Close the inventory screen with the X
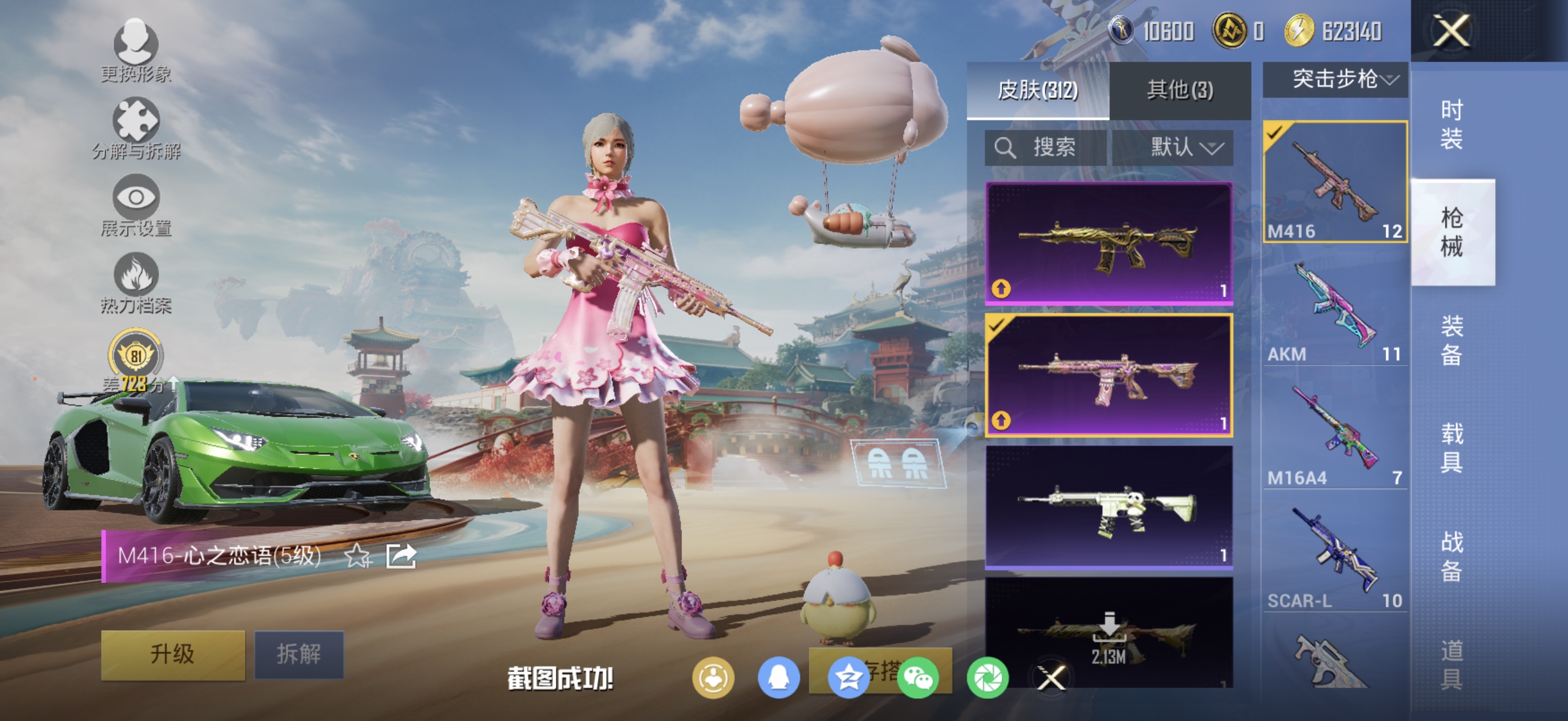Image resolution: width=1568 pixels, height=721 pixels. [1452, 30]
